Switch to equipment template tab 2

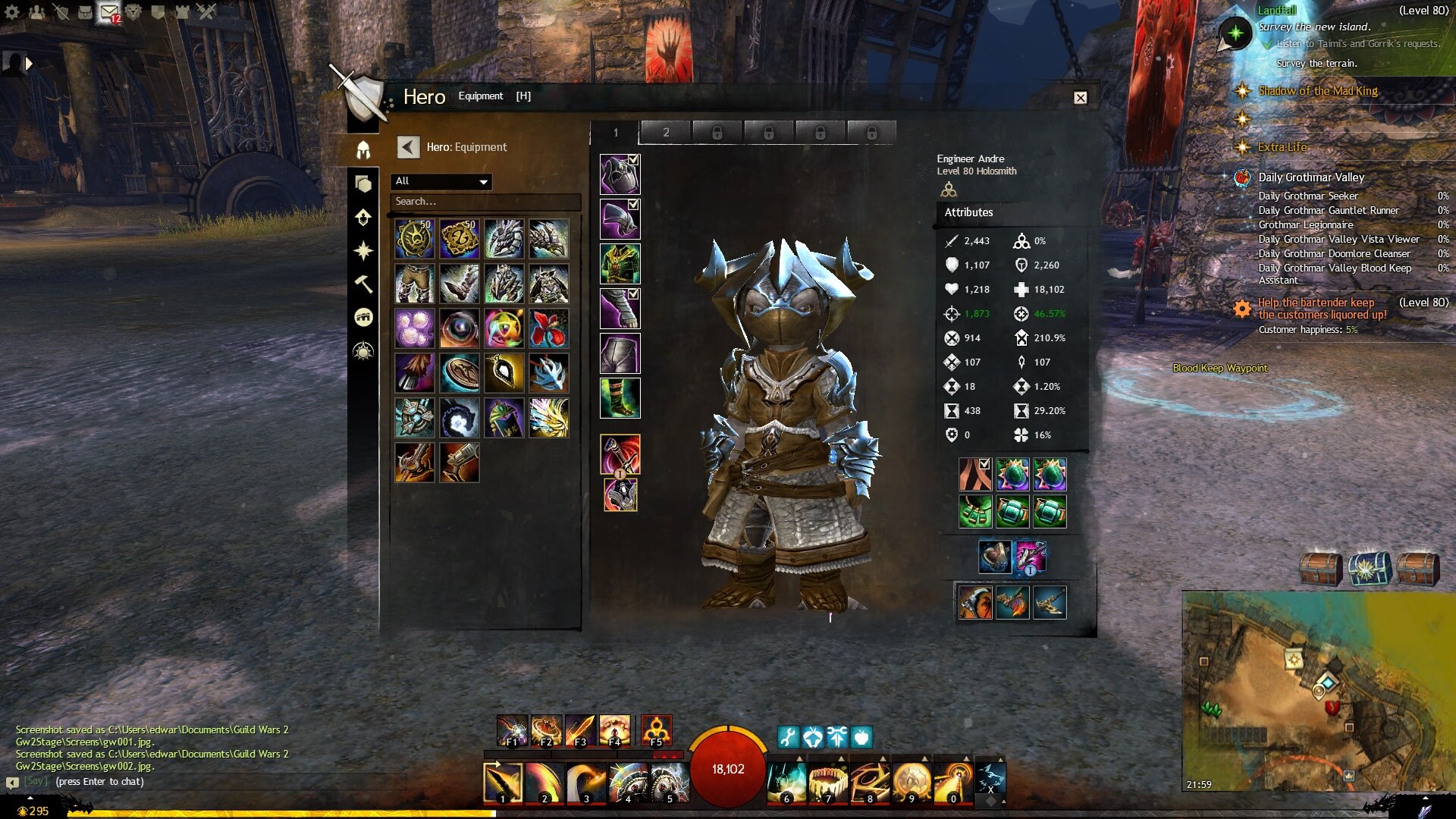click(666, 132)
